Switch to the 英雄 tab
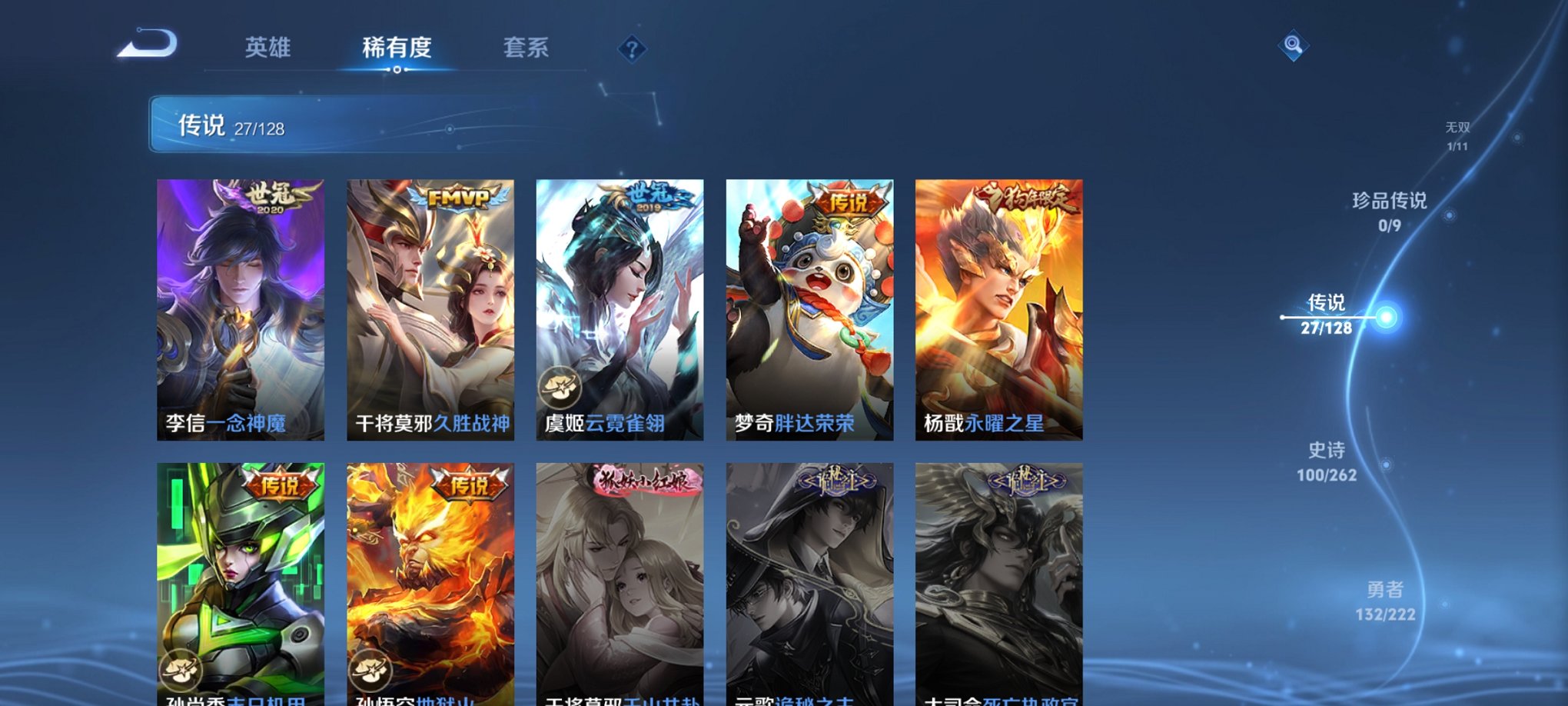Screen dimensions: 1568x706 click(x=267, y=48)
